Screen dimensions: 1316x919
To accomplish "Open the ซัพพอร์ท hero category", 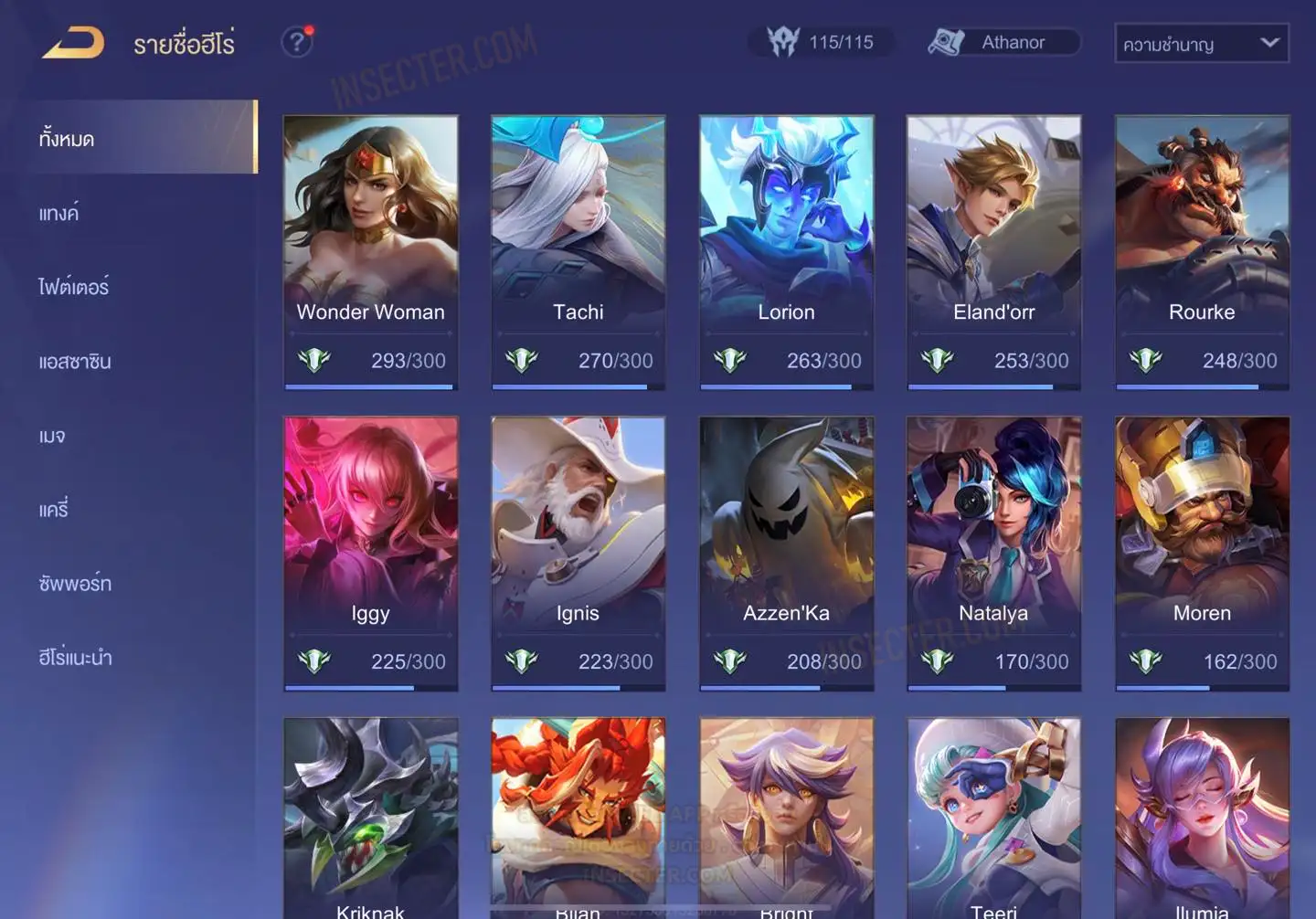I will 75,584.
